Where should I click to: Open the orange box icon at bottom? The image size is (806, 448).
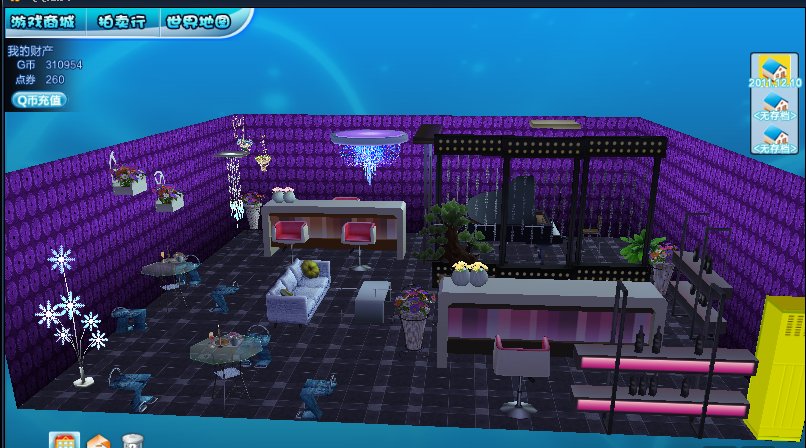(x=98, y=441)
